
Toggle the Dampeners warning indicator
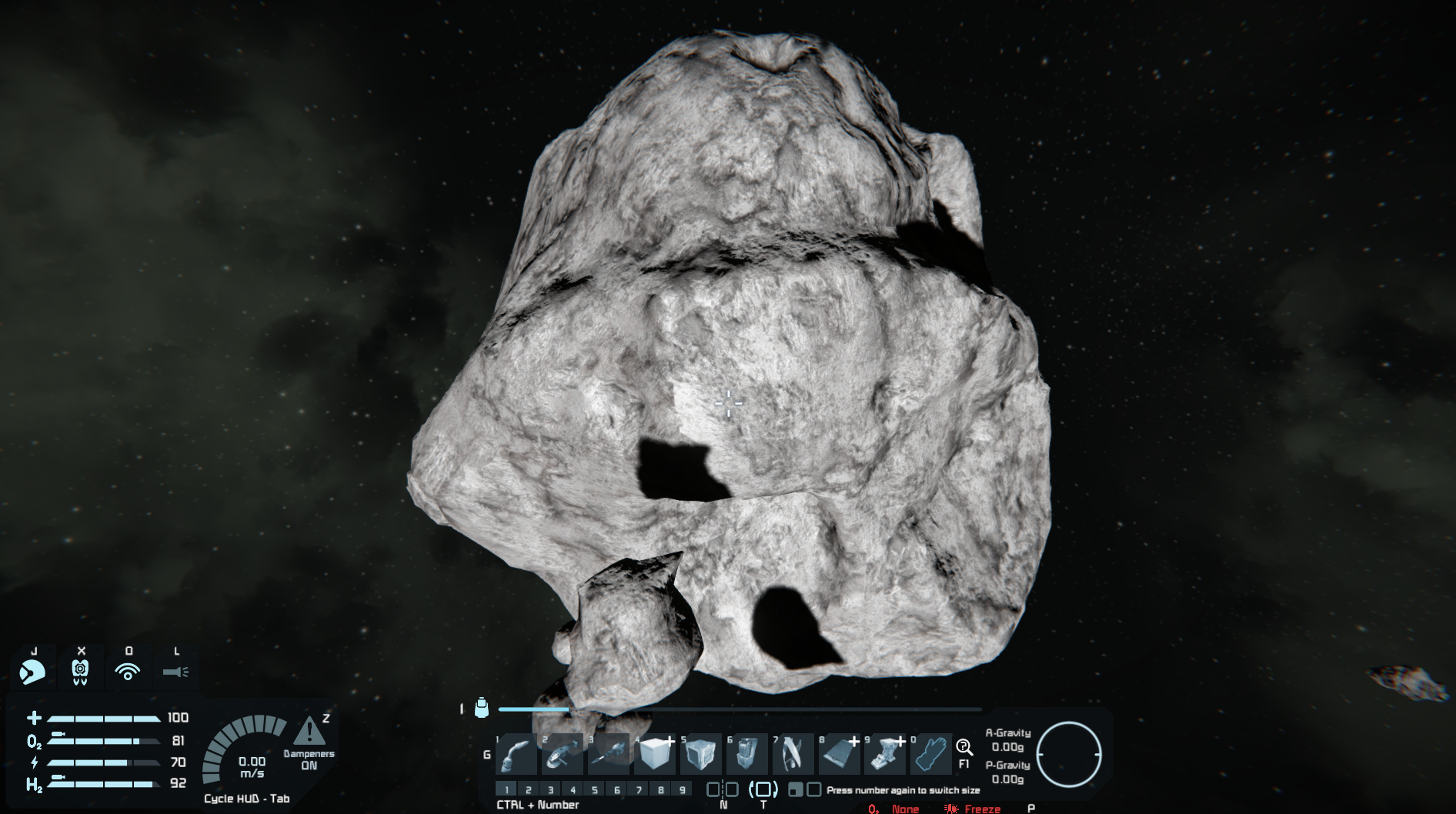point(309,732)
